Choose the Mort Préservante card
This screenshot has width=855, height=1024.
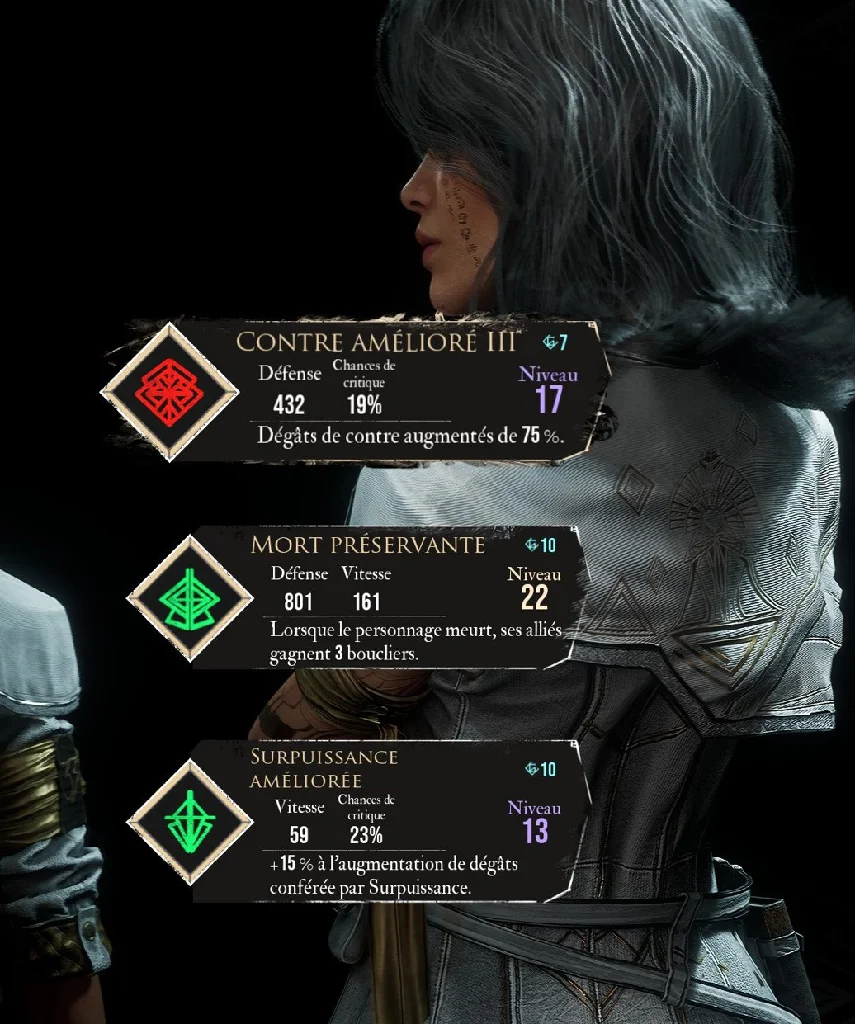pyautogui.click(x=400, y=598)
